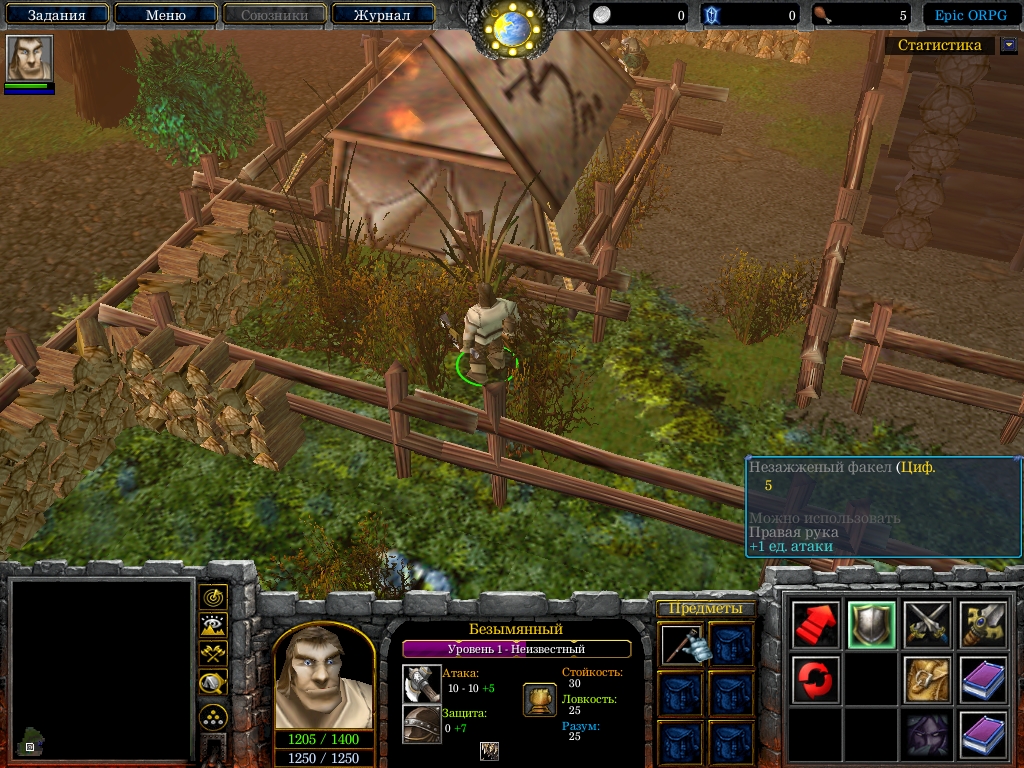This screenshot has width=1024, height=768.
Task: Open the Журнал (Log) button
Action: pos(382,15)
